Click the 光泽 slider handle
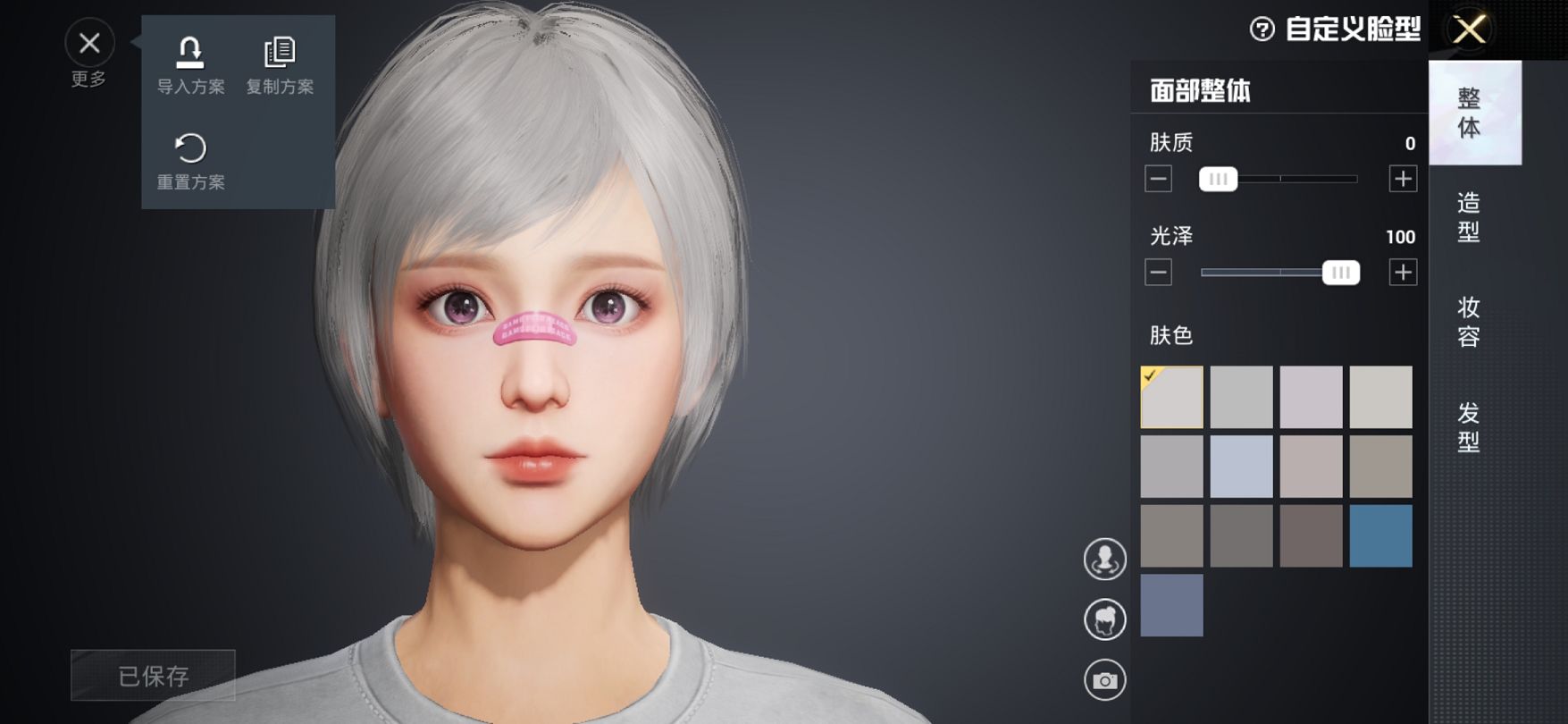 tap(1340, 273)
